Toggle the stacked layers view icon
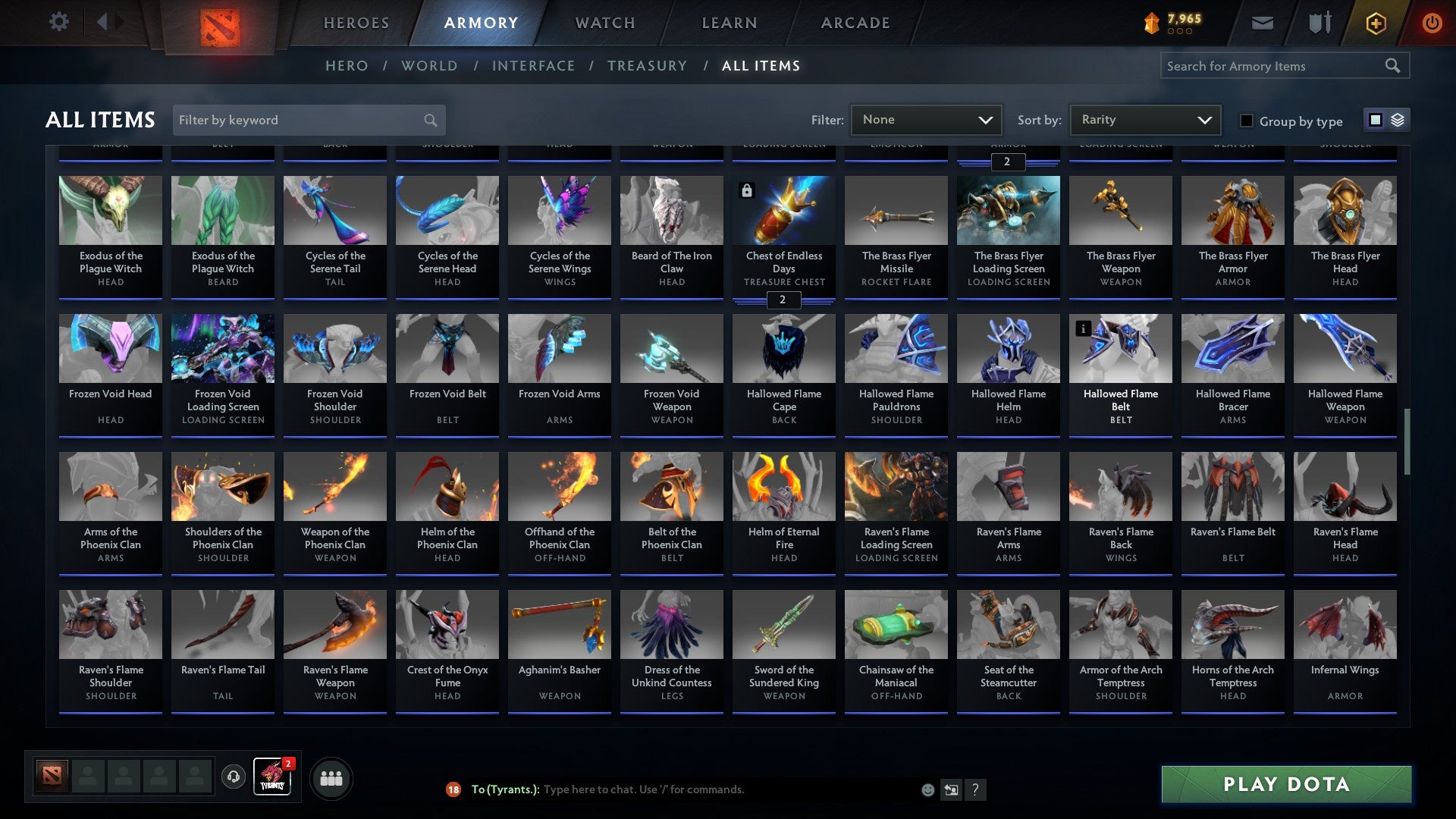 (1397, 120)
